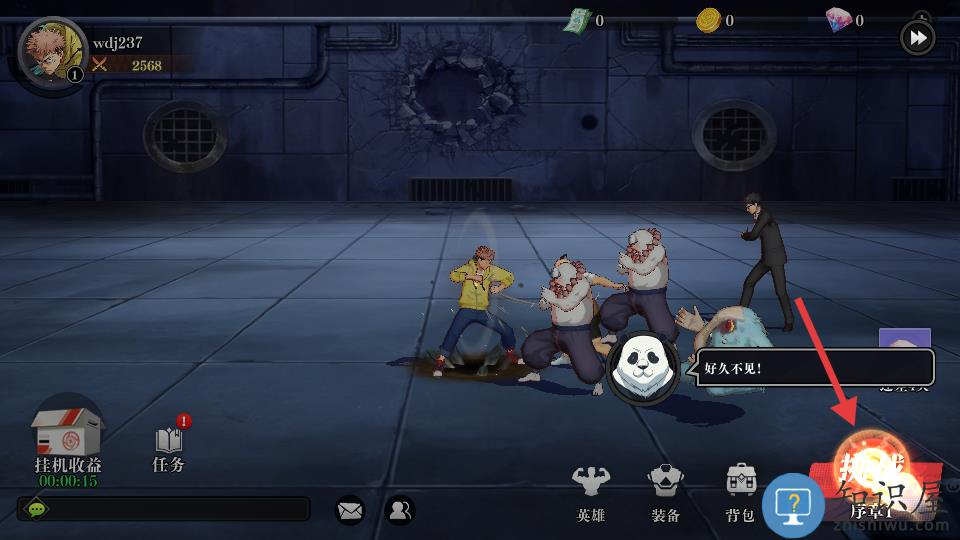960x540 pixels.
Task: Tap the fast-forward speed button
Action: pyautogui.click(x=917, y=38)
